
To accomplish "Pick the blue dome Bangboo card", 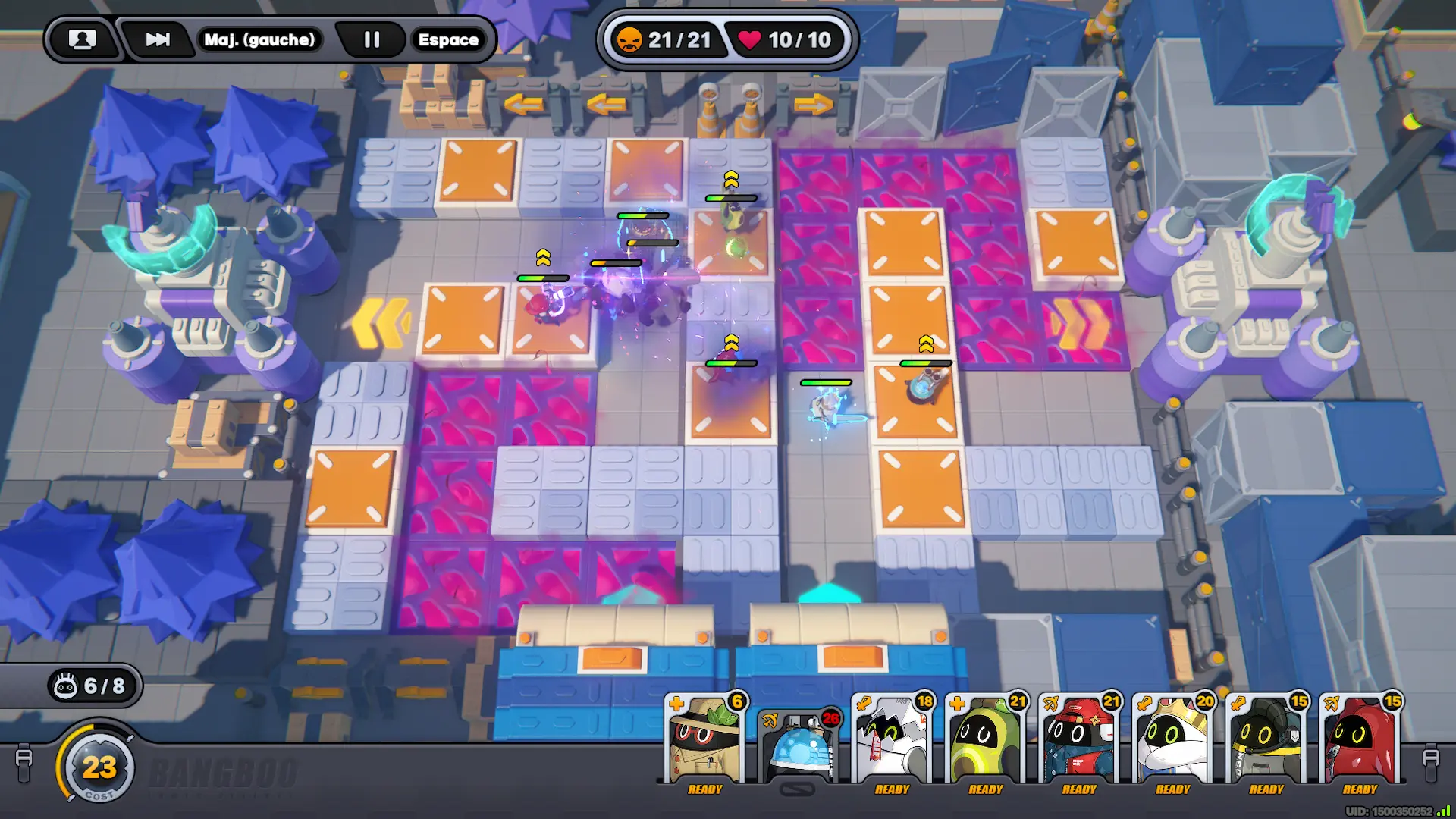I will click(x=799, y=747).
